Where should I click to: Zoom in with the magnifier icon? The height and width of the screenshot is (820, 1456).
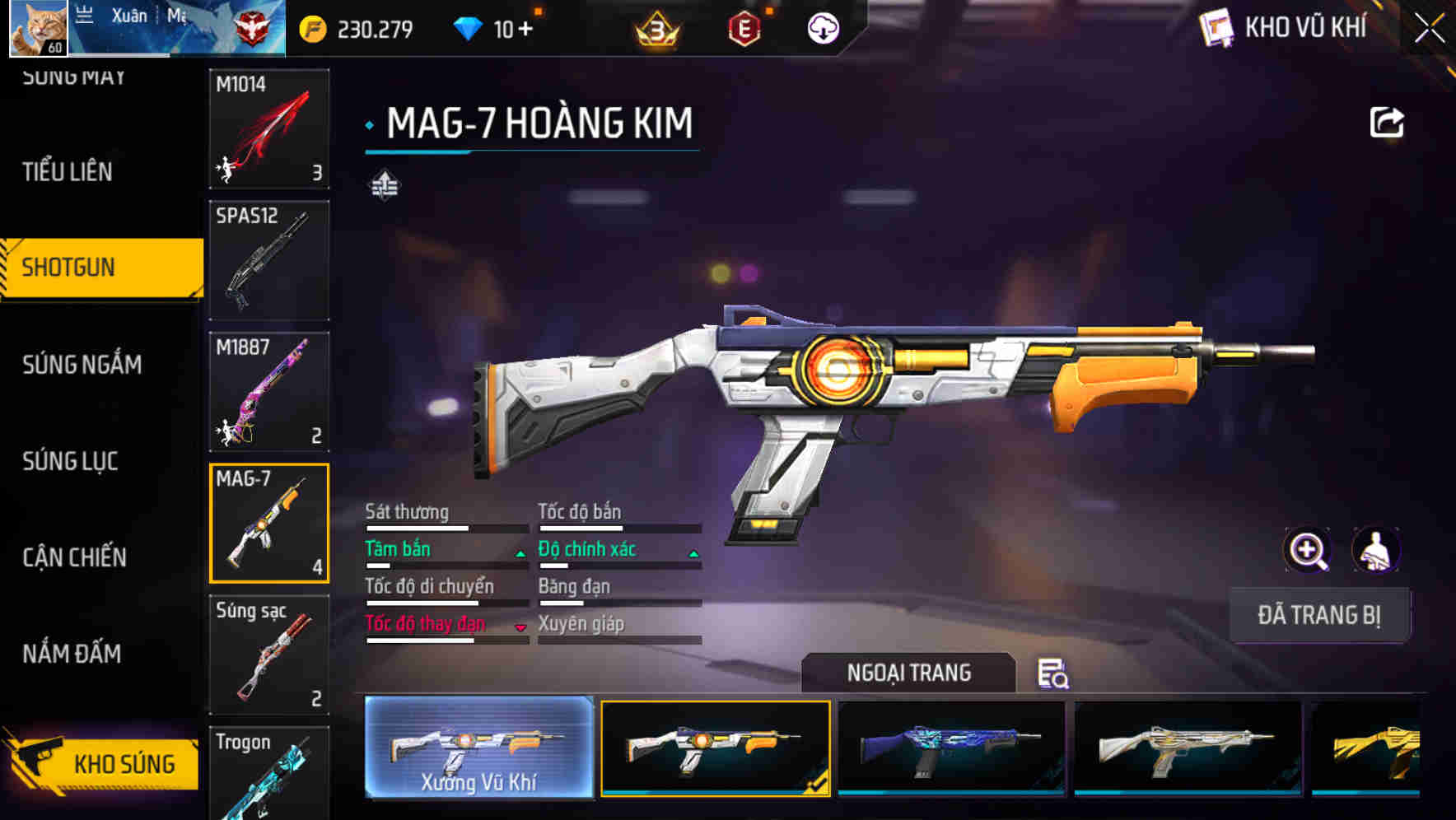point(1307,550)
